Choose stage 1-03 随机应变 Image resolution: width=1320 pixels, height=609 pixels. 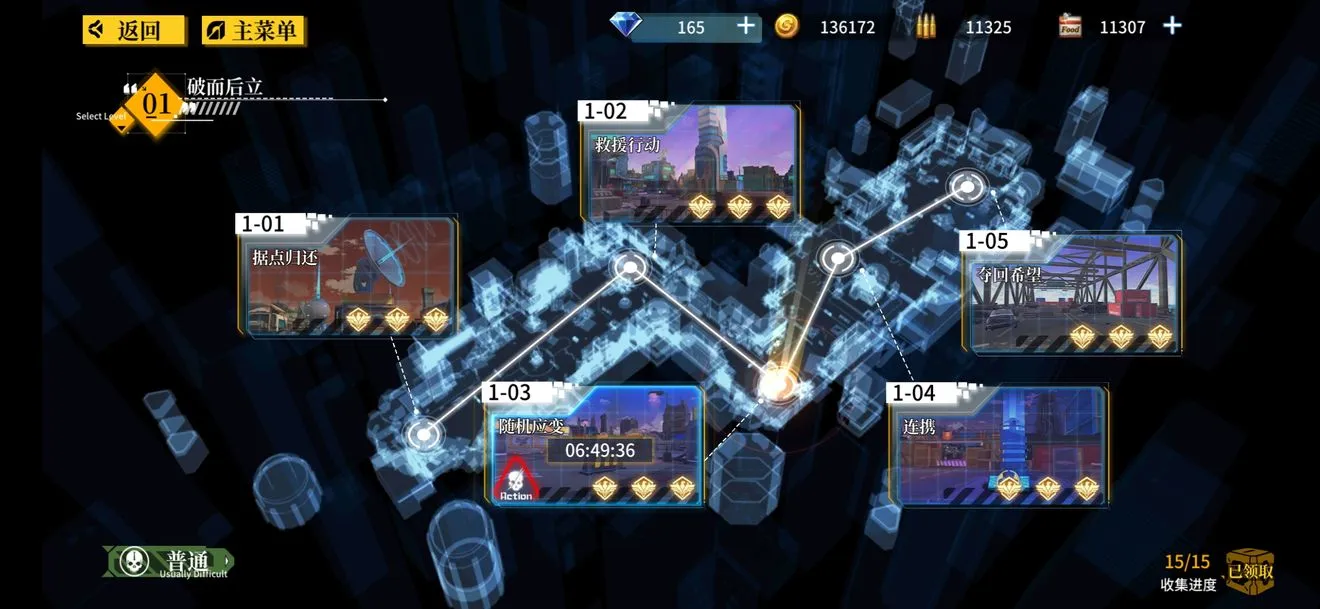click(594, 445)
